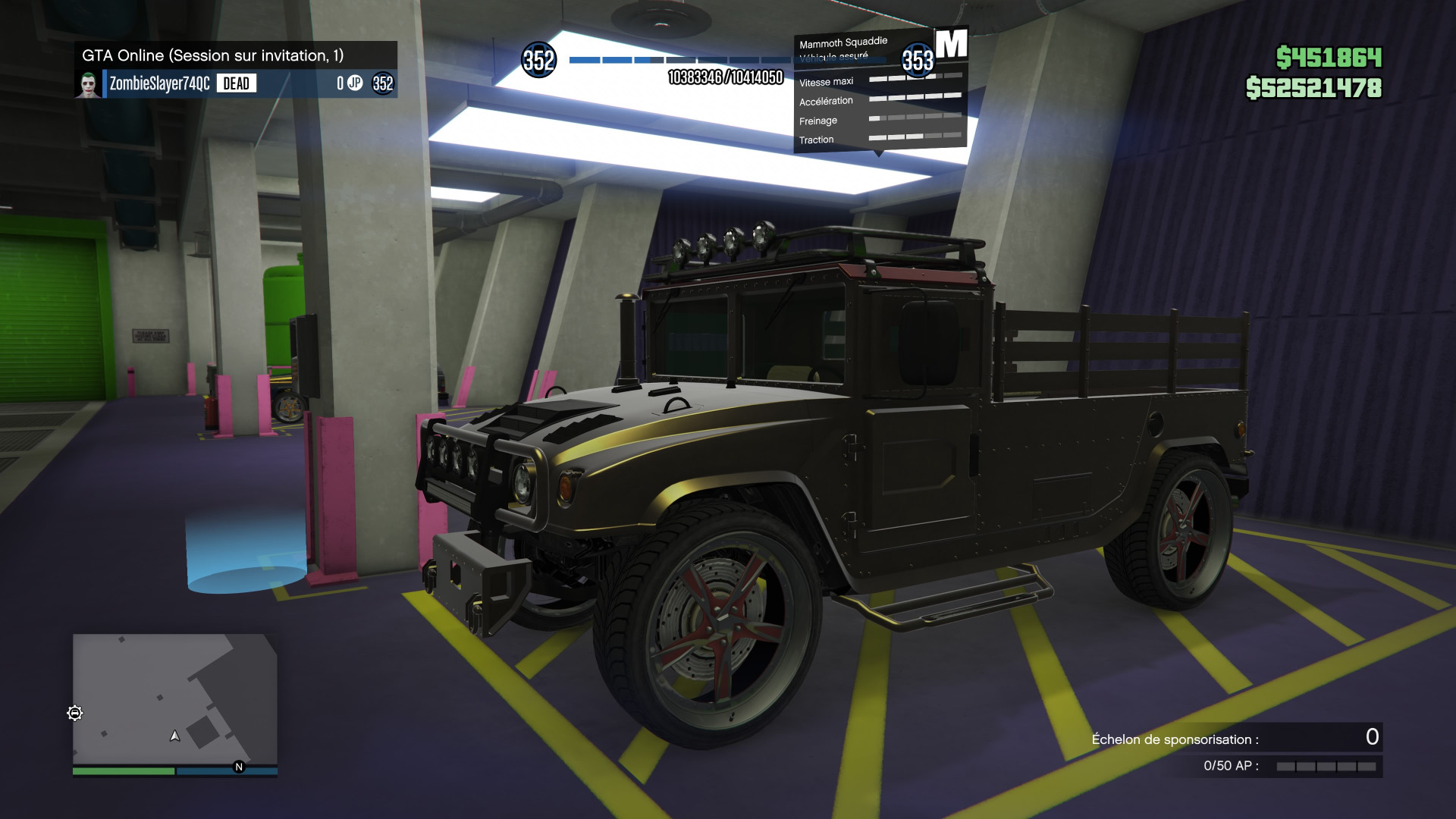1456x819 pixels.
Task: Click the DEAD status tag
Action: point(235,83)
